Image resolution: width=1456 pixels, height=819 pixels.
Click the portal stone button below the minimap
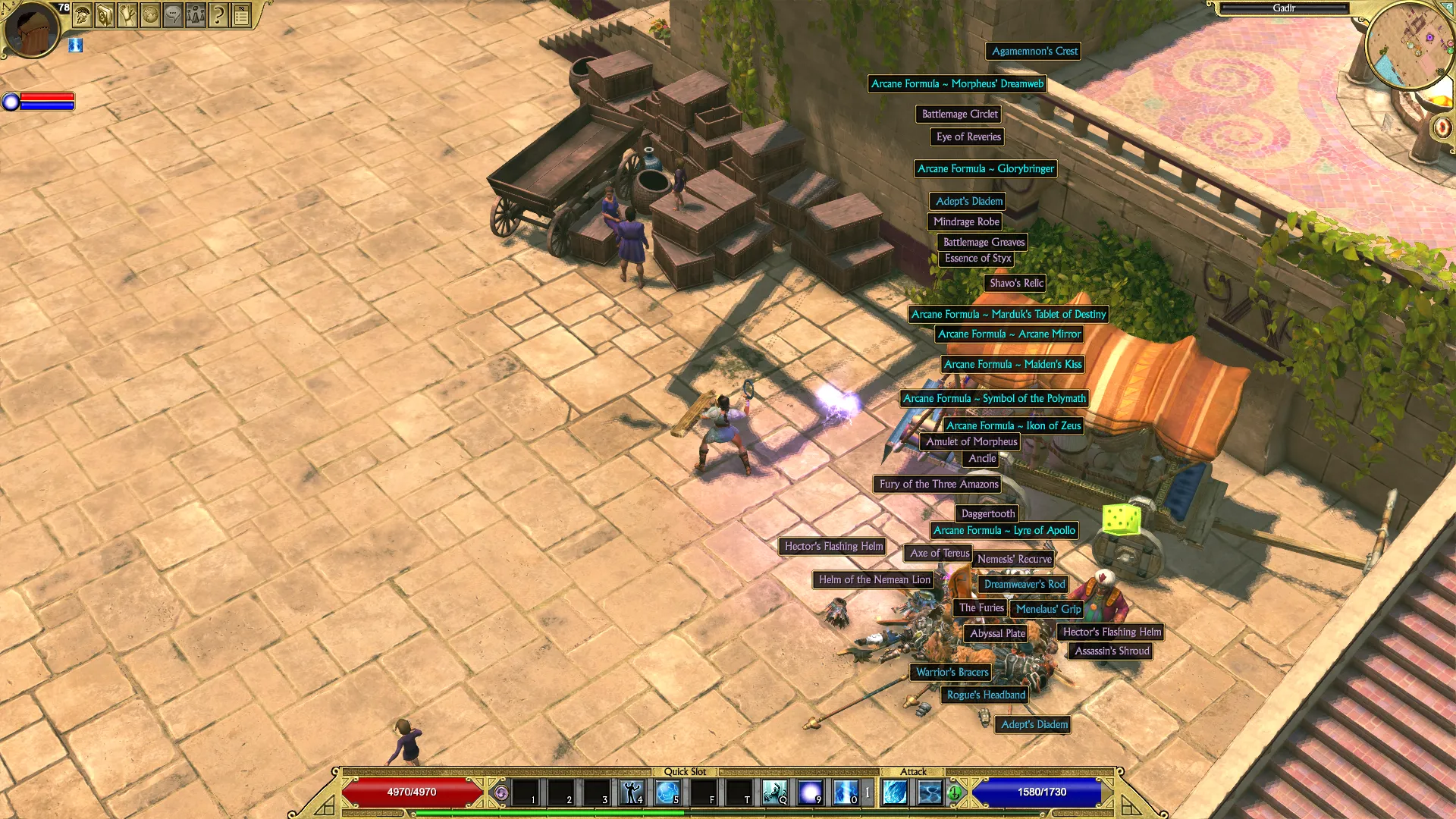[x=1442, y=127]
